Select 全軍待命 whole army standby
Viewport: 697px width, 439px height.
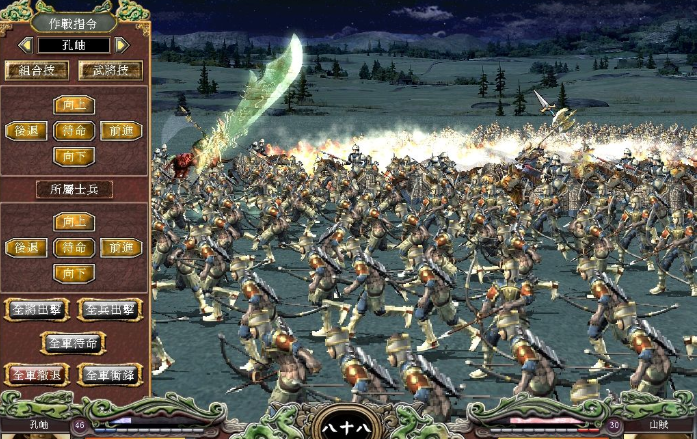tap(74, 342)
